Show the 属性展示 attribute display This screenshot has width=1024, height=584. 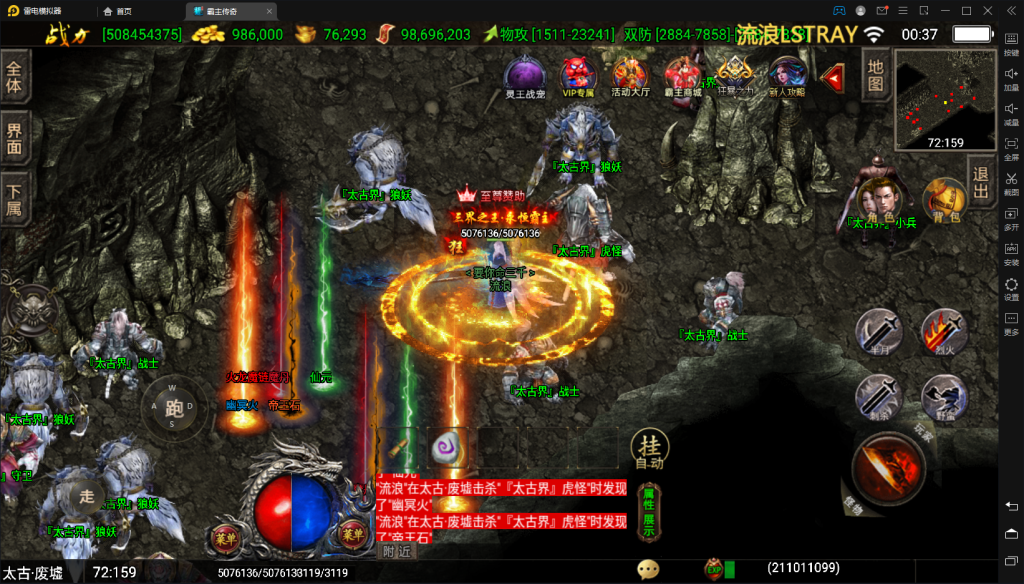[x=648, y=512]
